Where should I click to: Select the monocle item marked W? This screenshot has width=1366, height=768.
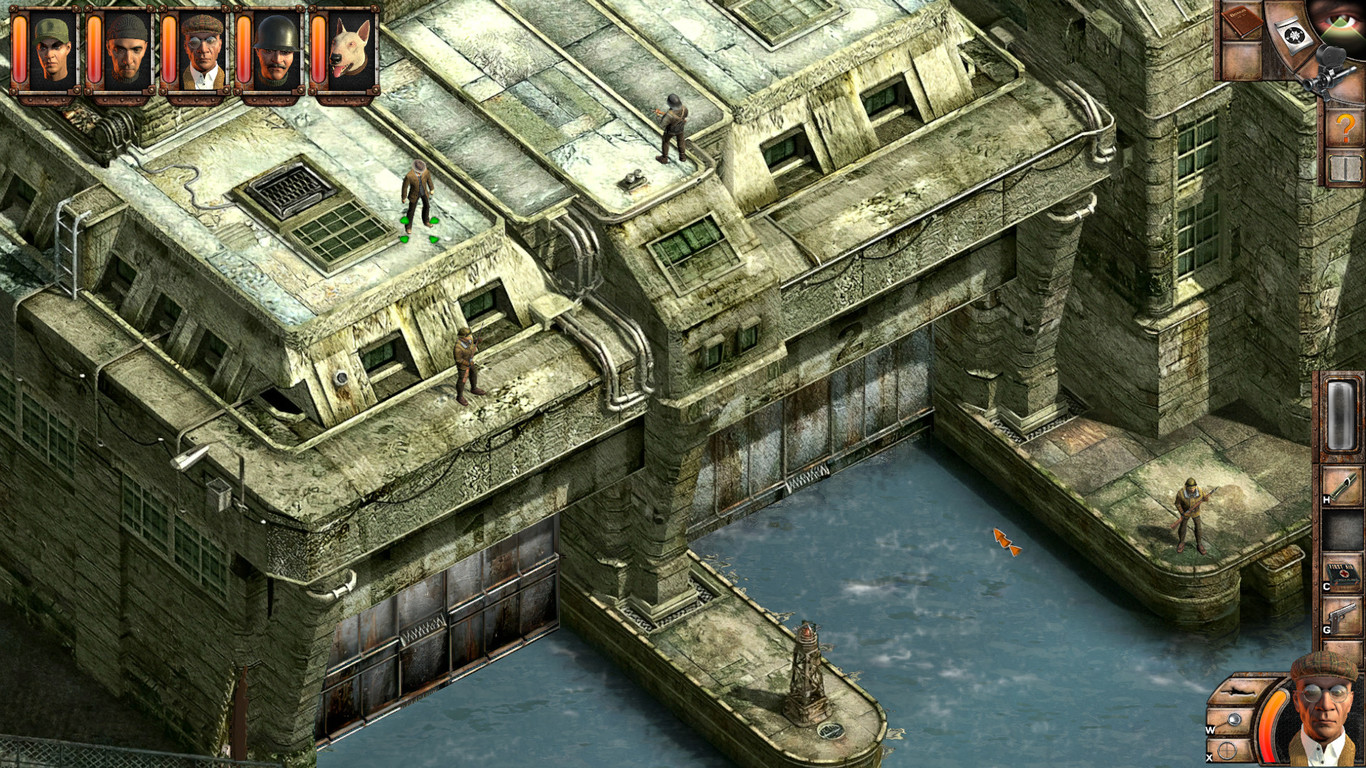click(x=1234, y=719)
